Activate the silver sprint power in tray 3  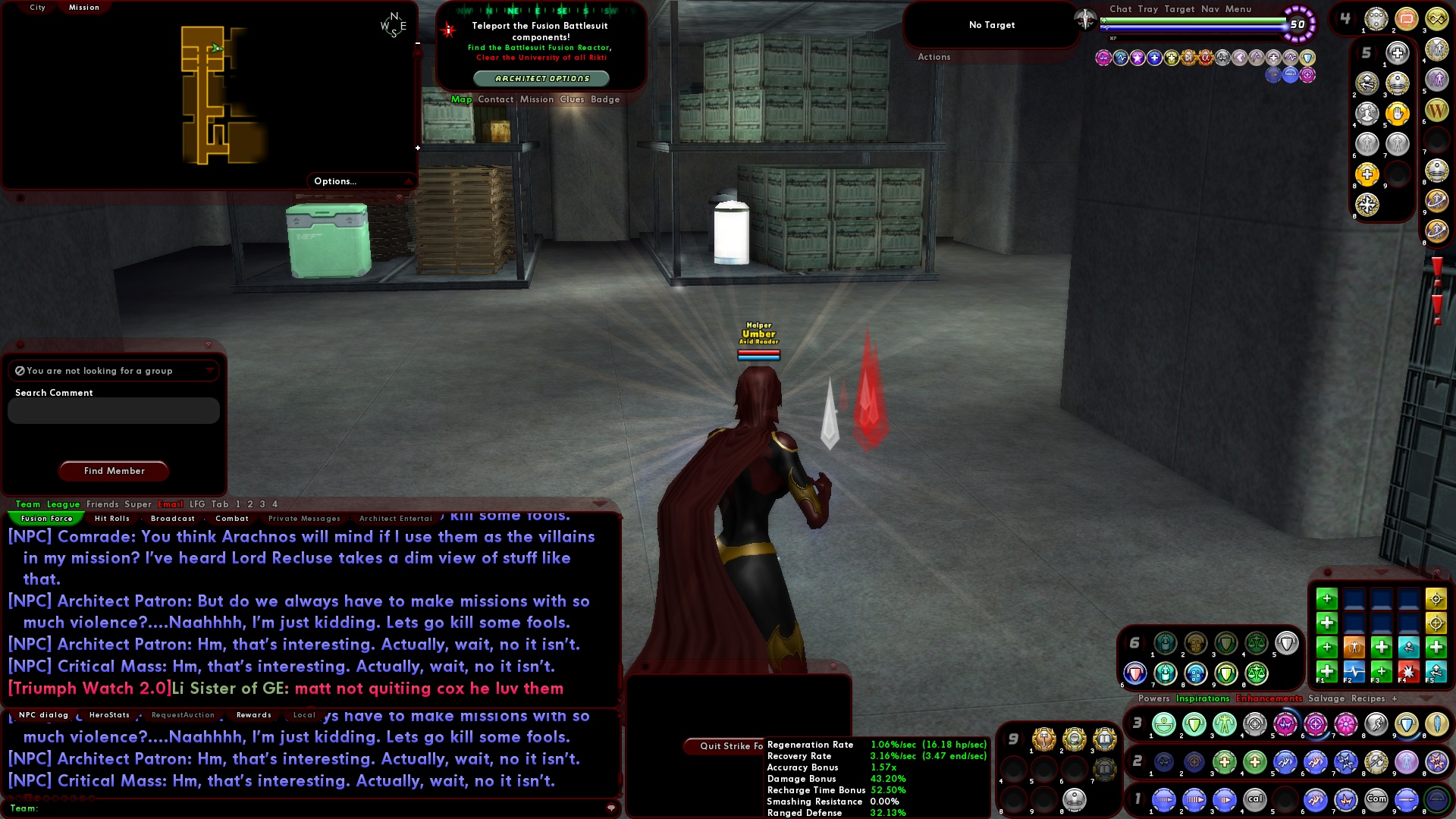[1377, 725]
